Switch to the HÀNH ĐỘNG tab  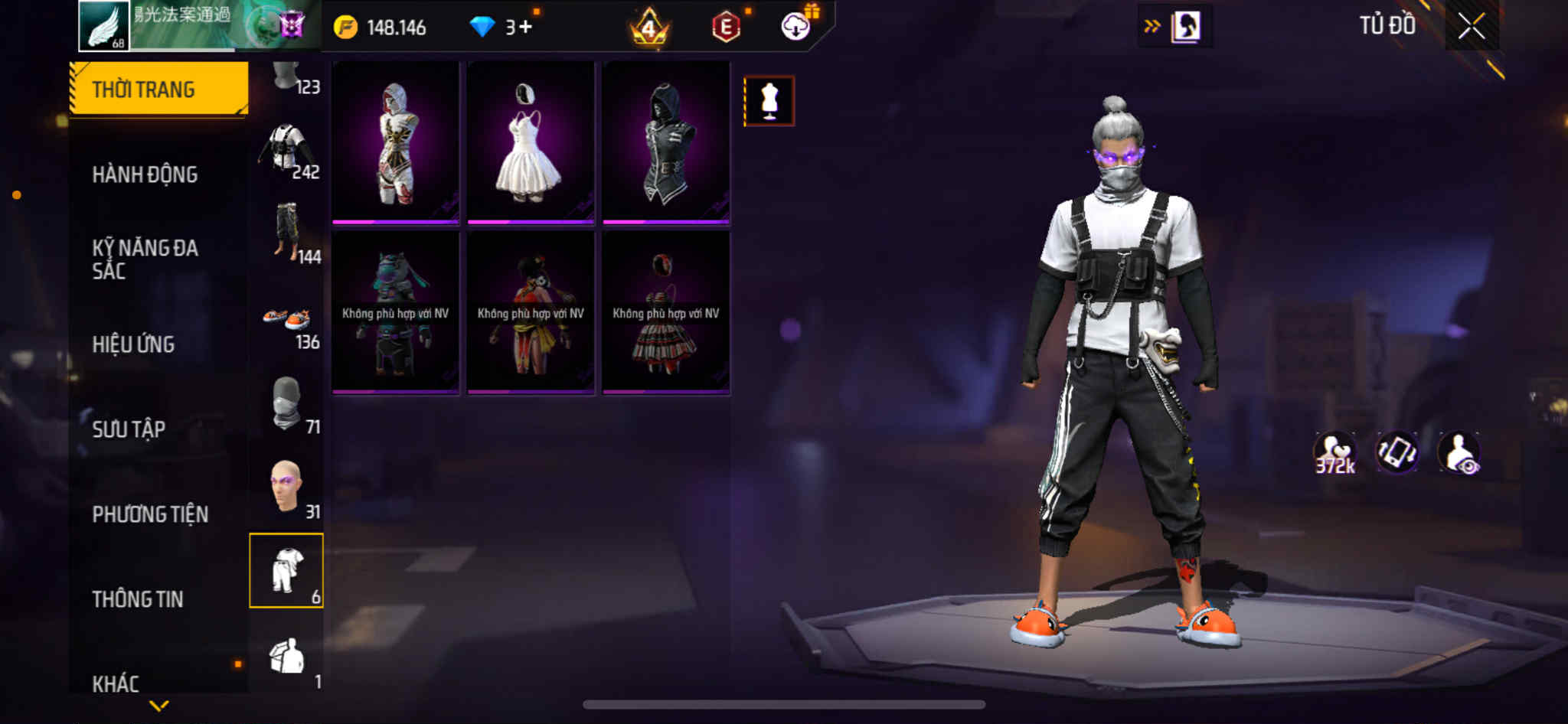(x=145, y=174)
